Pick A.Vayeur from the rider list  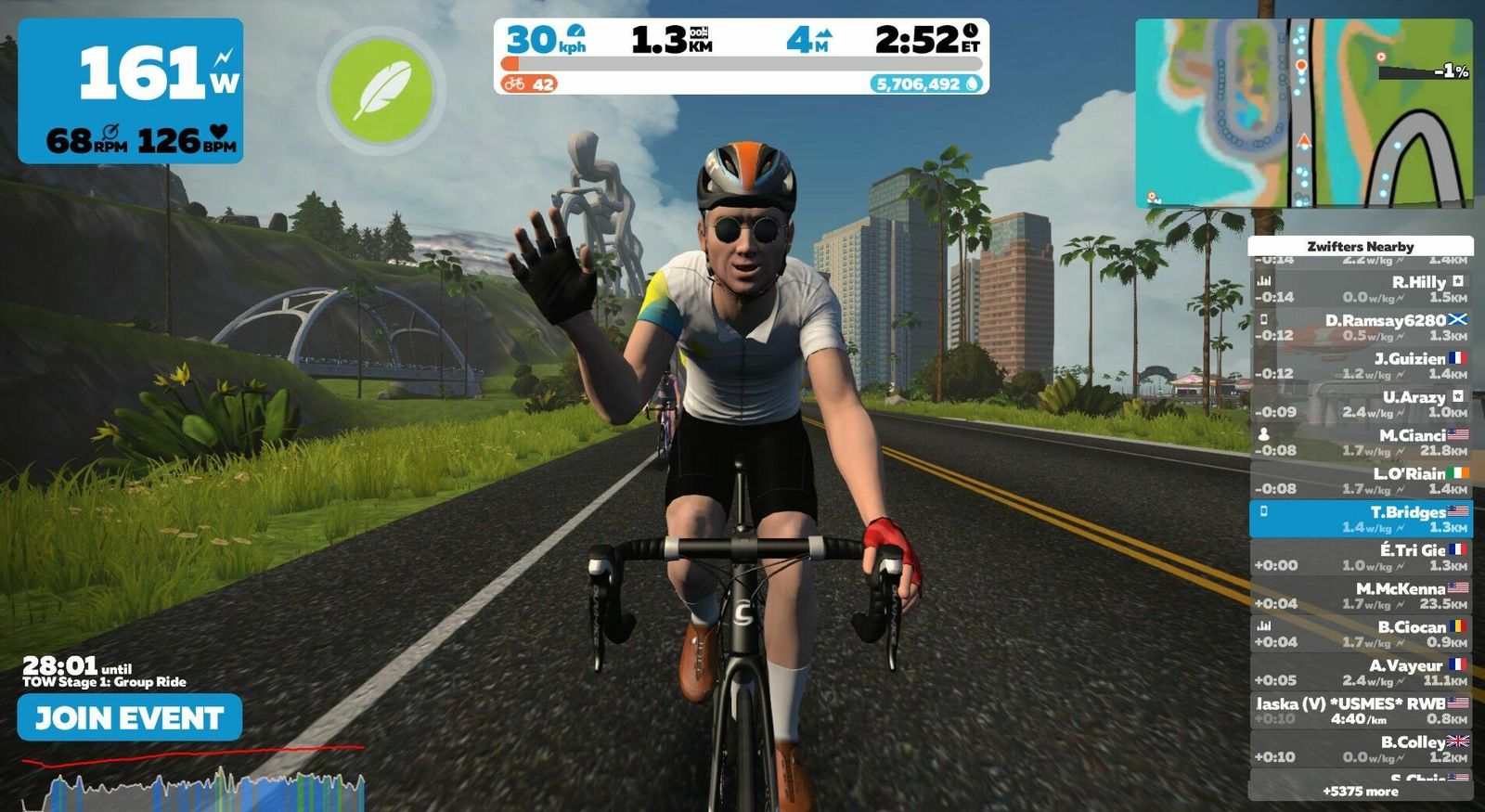point(1361,672)
